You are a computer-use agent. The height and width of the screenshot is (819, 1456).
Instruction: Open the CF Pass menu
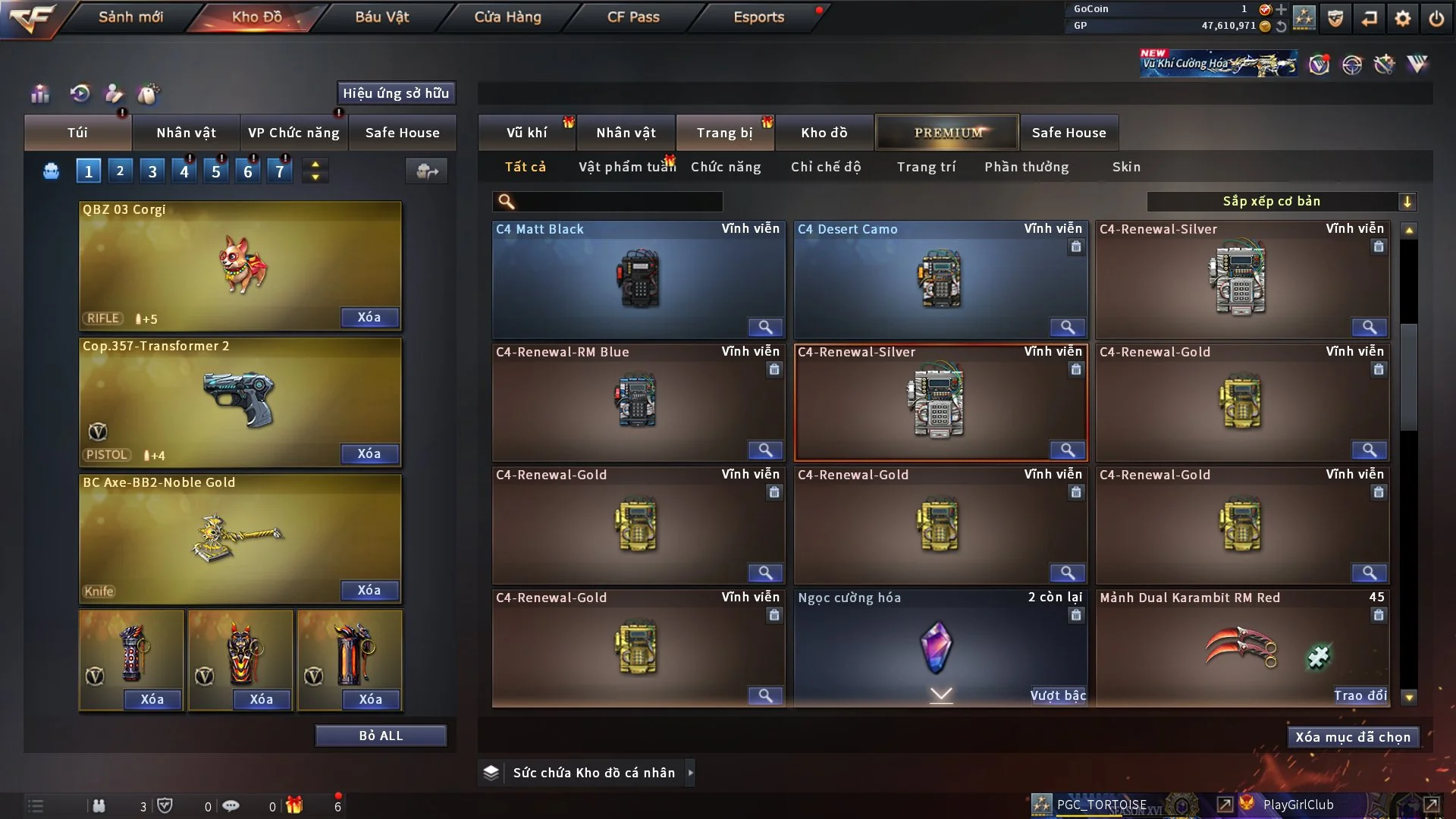point(633,17)
